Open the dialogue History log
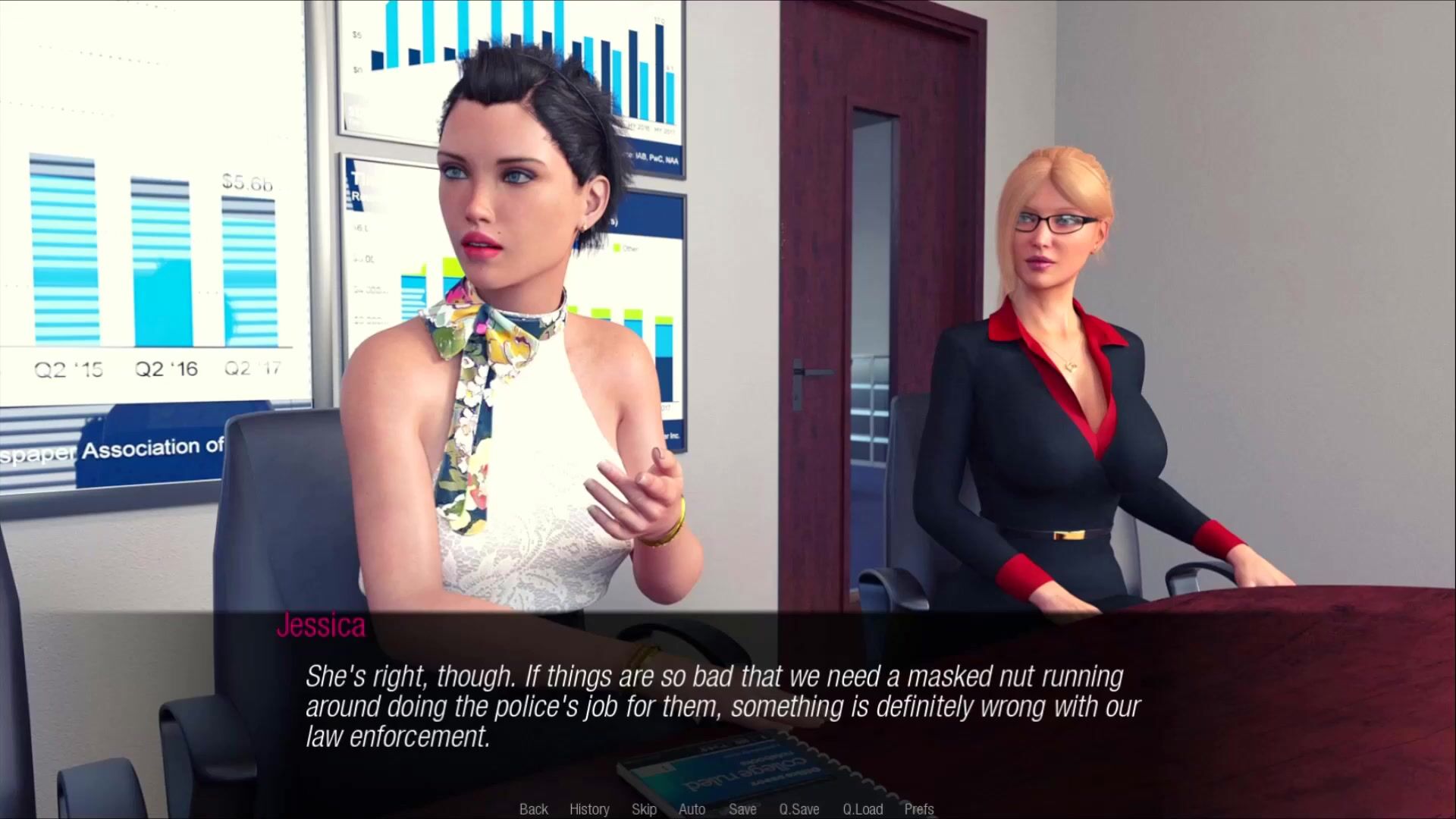The image size is (1456, 819). (589, 809)
